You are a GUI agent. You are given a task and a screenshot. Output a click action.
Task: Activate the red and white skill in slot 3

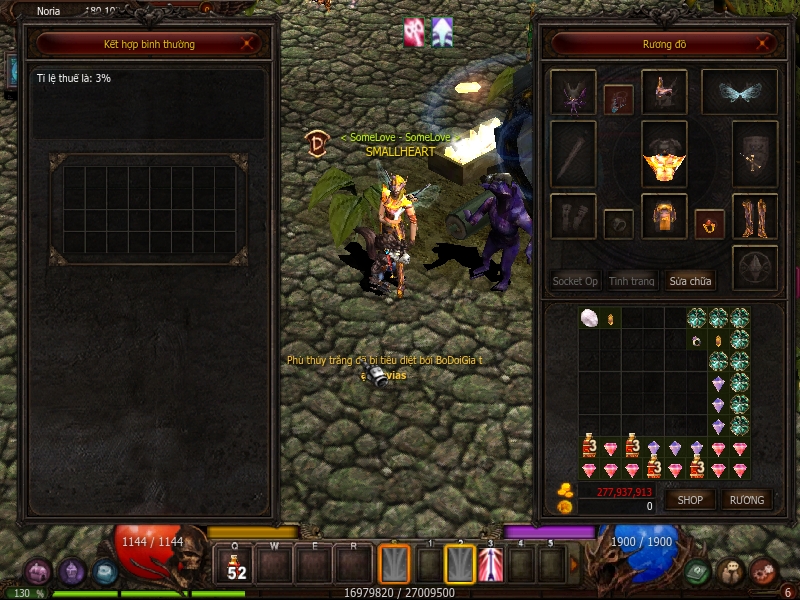(490, 565)
